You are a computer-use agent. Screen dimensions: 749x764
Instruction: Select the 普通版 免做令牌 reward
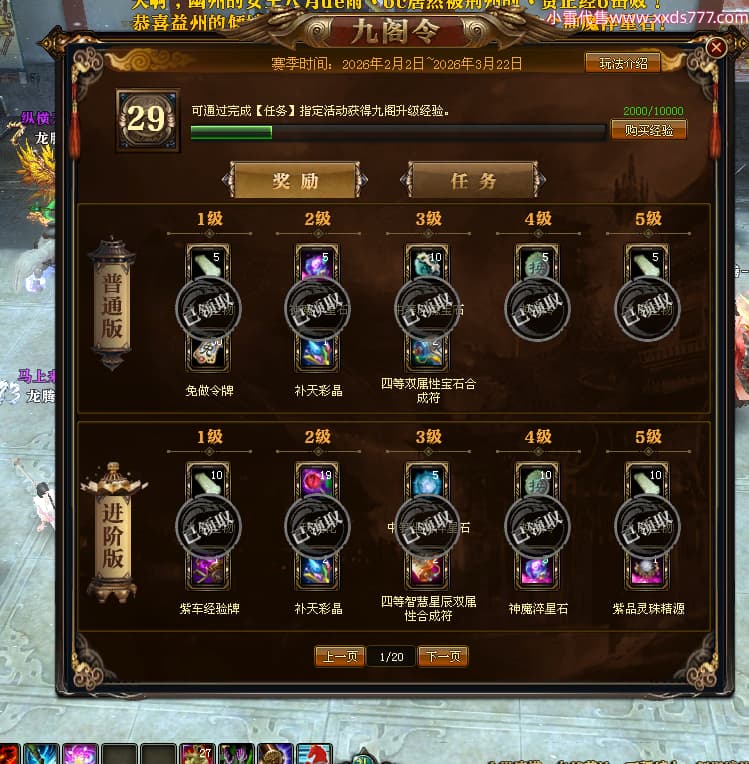208,308
